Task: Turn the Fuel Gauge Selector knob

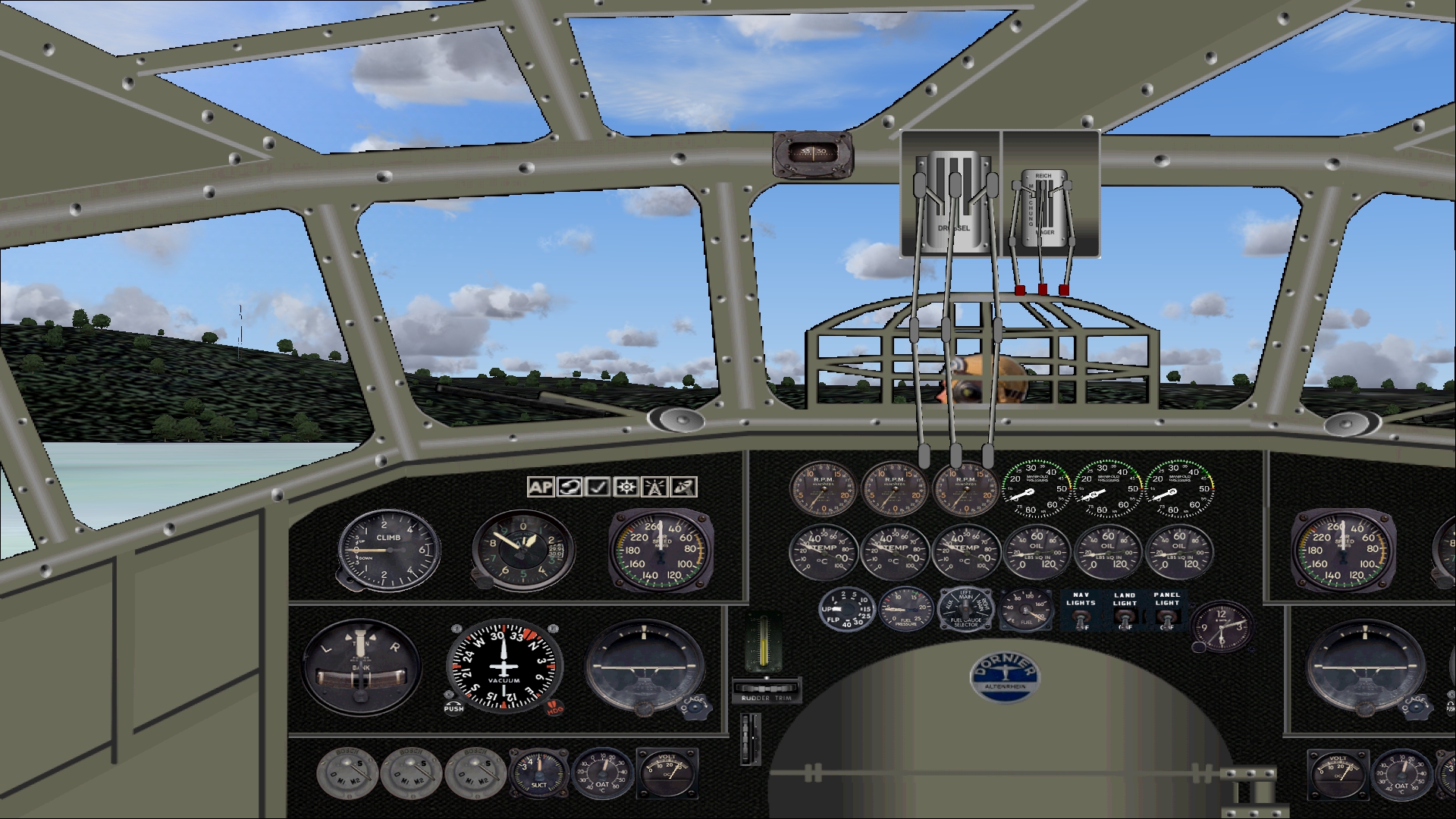Action: click(965, 607)
